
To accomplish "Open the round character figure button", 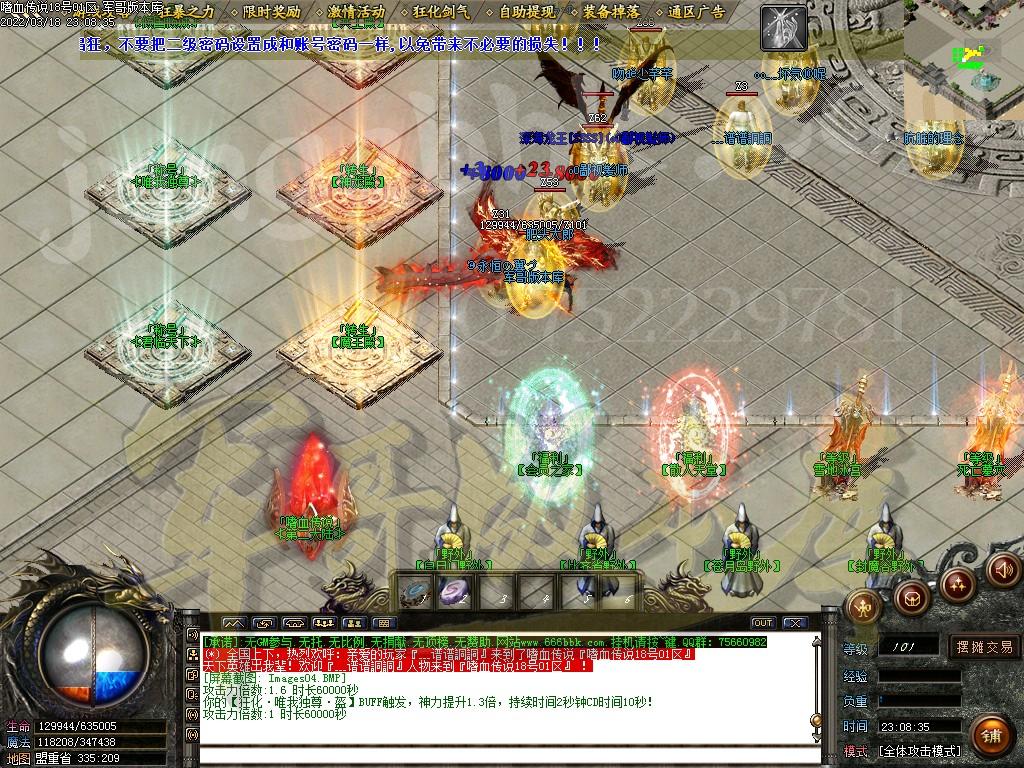I will click(864, 604).
